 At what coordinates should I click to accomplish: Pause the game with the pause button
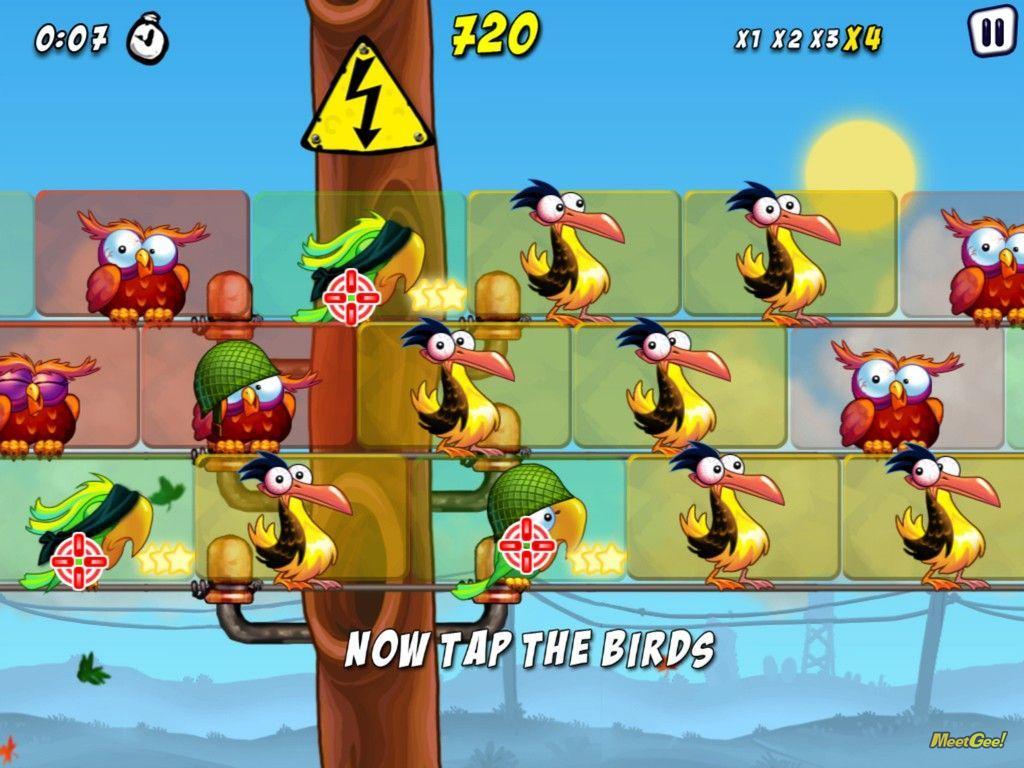pyautogui.click(x=991, y=32)
